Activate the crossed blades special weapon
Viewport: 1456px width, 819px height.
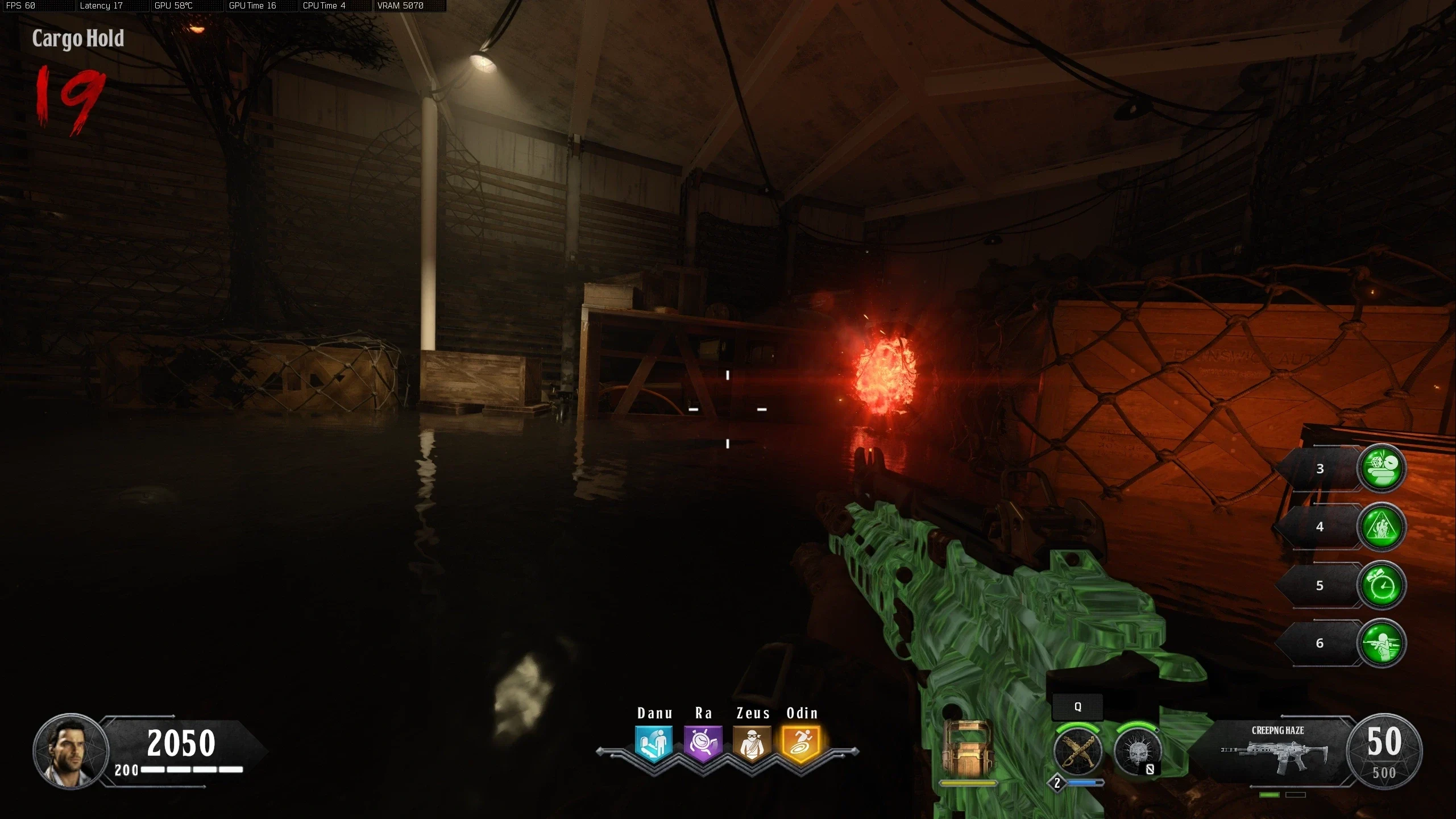(x=1077, y=752)
